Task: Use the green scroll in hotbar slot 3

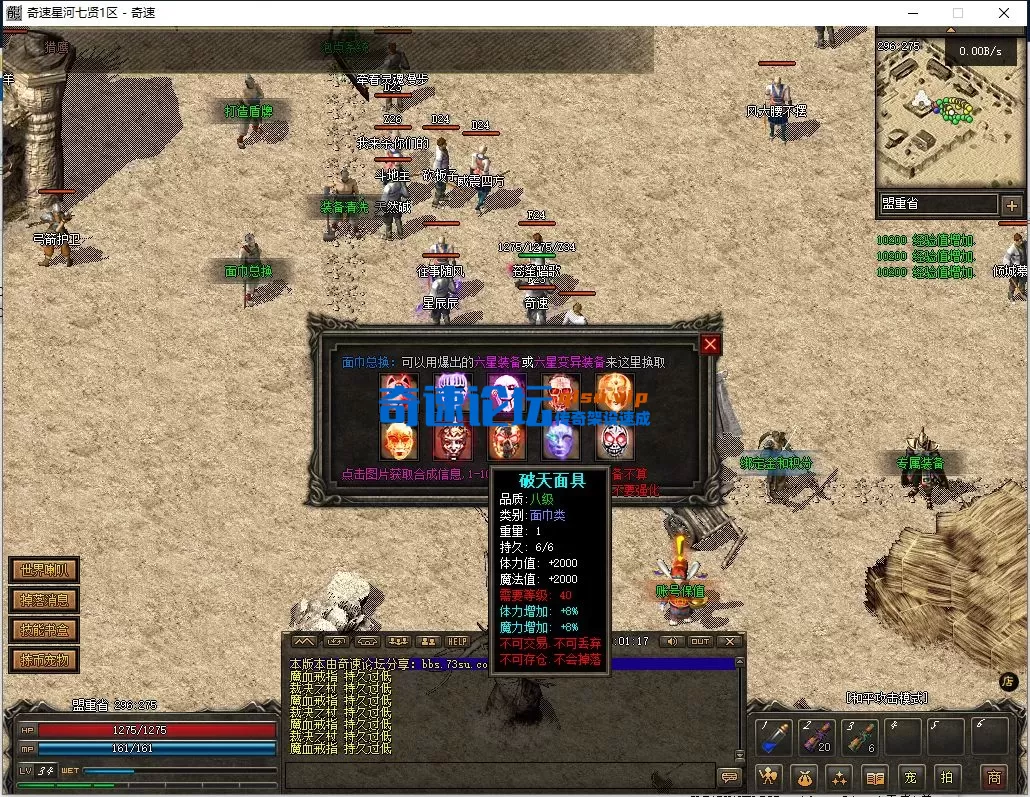Action: [x=860, y=738]
